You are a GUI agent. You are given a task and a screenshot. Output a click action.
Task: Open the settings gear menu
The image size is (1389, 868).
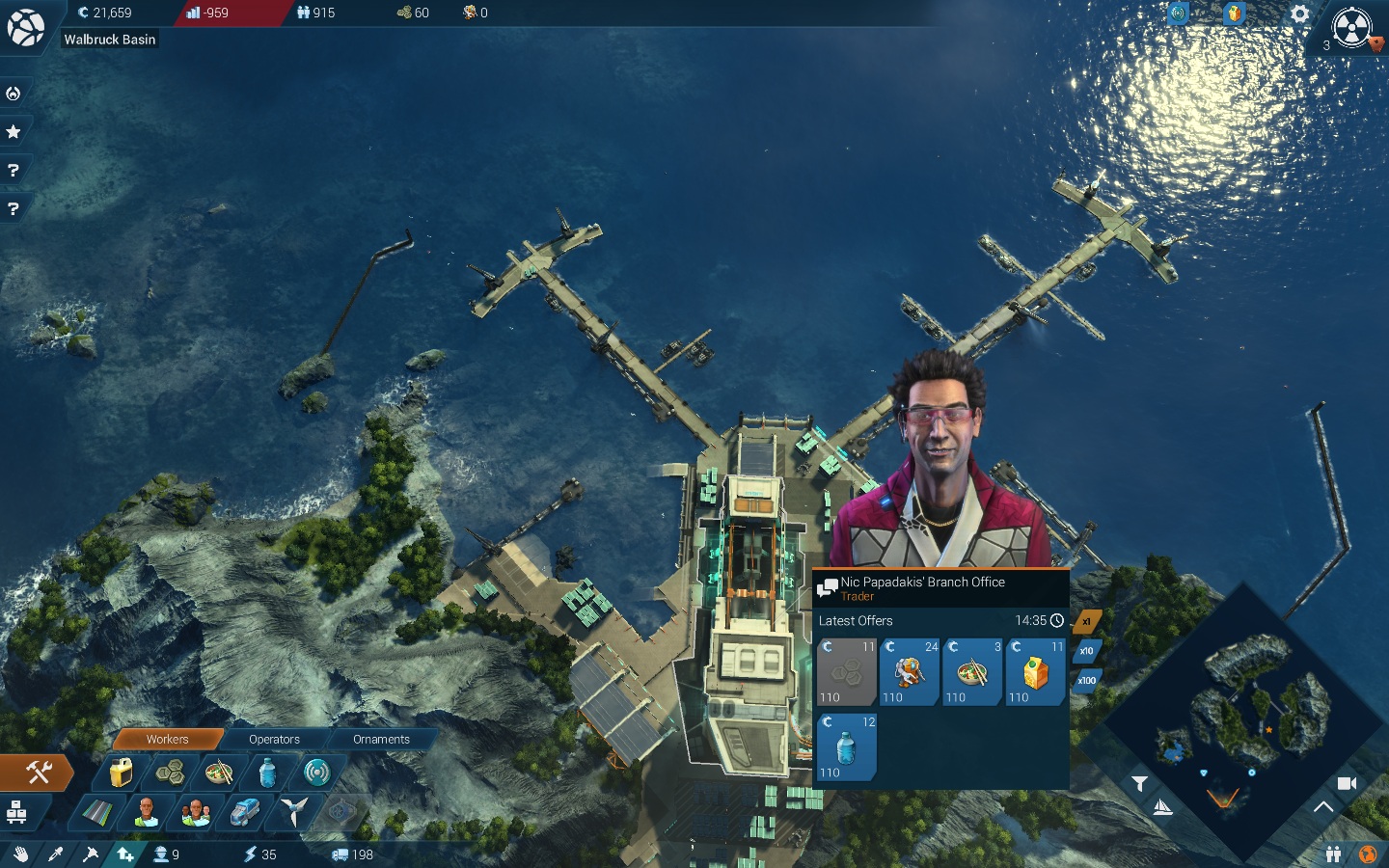click(1299, 14)
